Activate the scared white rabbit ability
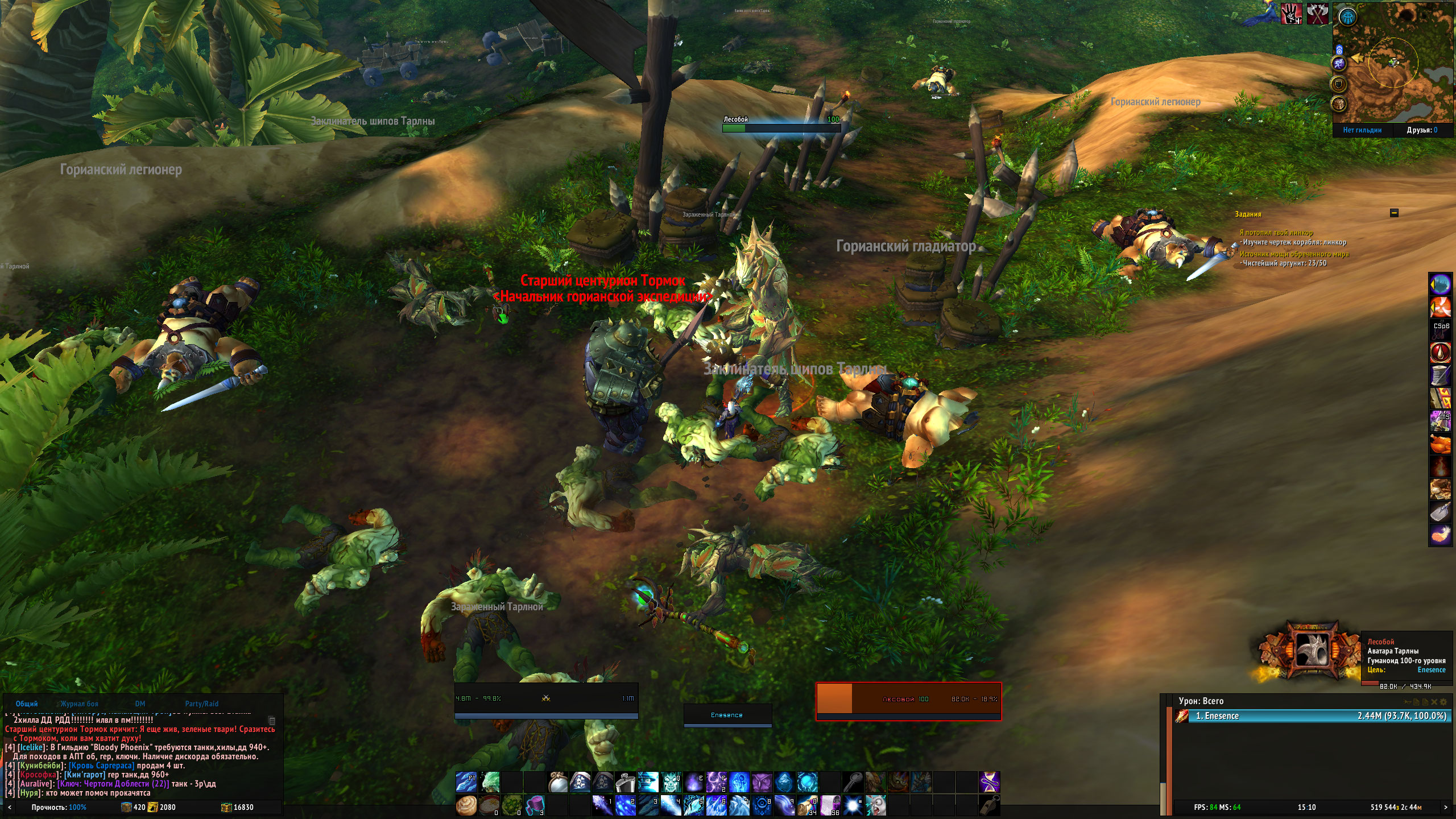The height and width of the screenshot is (819, 1456). pos(875,805)
